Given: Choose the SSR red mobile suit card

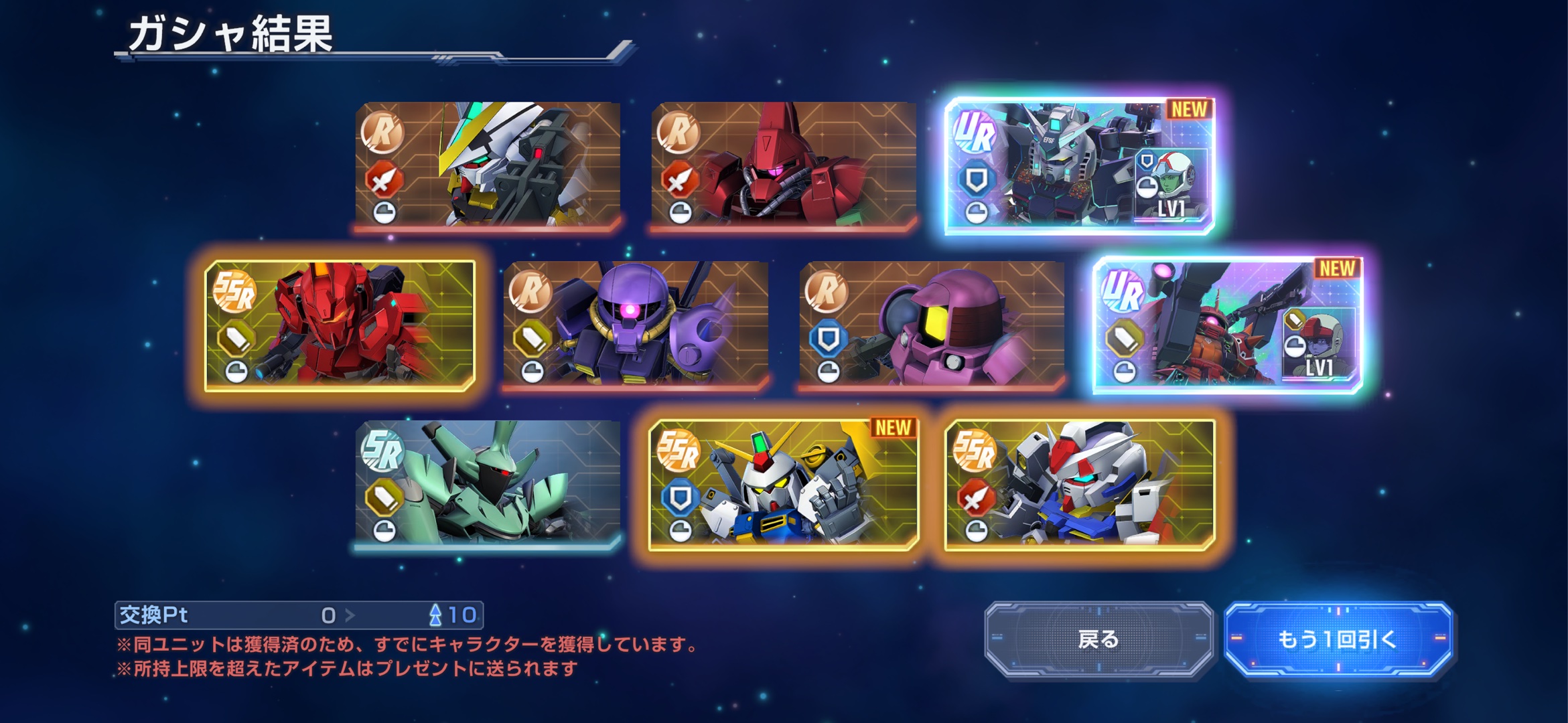Looking at the screenshot, I should 340,325.
